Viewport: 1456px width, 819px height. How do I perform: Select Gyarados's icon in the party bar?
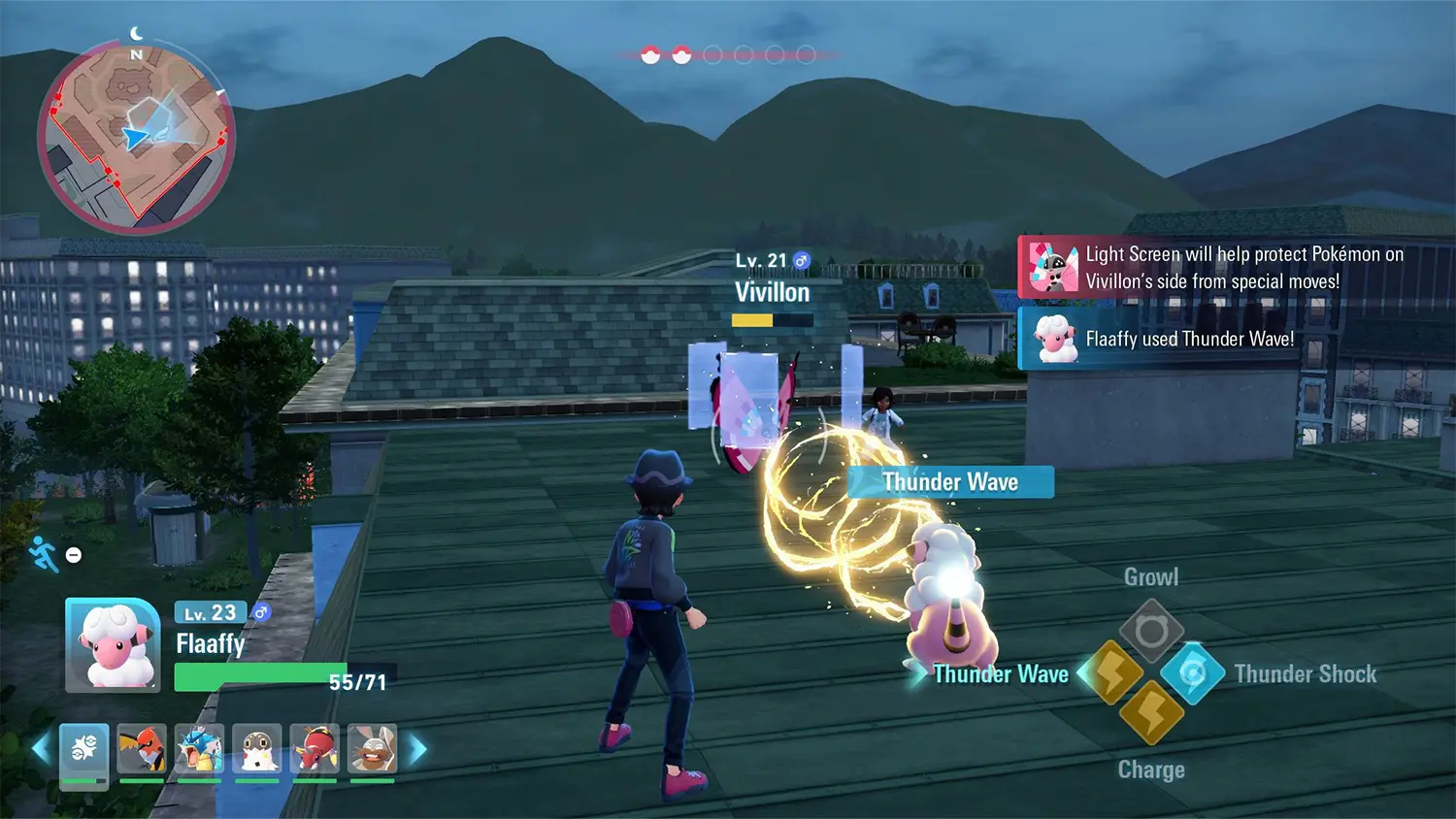click(x=198, y=747)
